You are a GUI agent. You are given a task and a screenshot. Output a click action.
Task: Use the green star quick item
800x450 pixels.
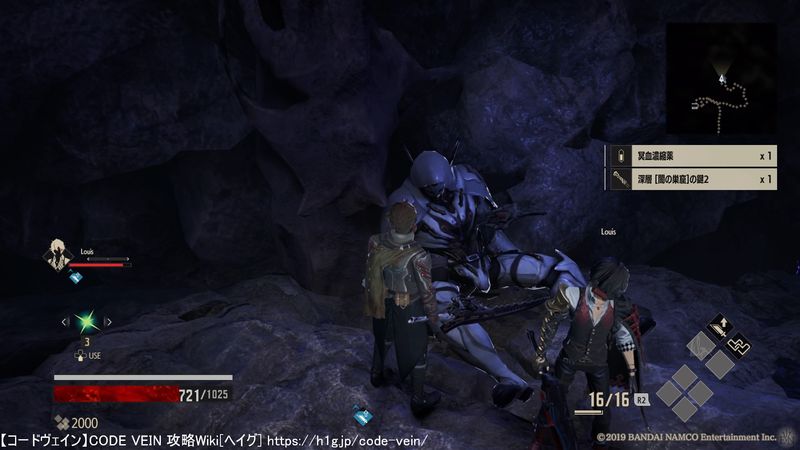pos(86,321)
